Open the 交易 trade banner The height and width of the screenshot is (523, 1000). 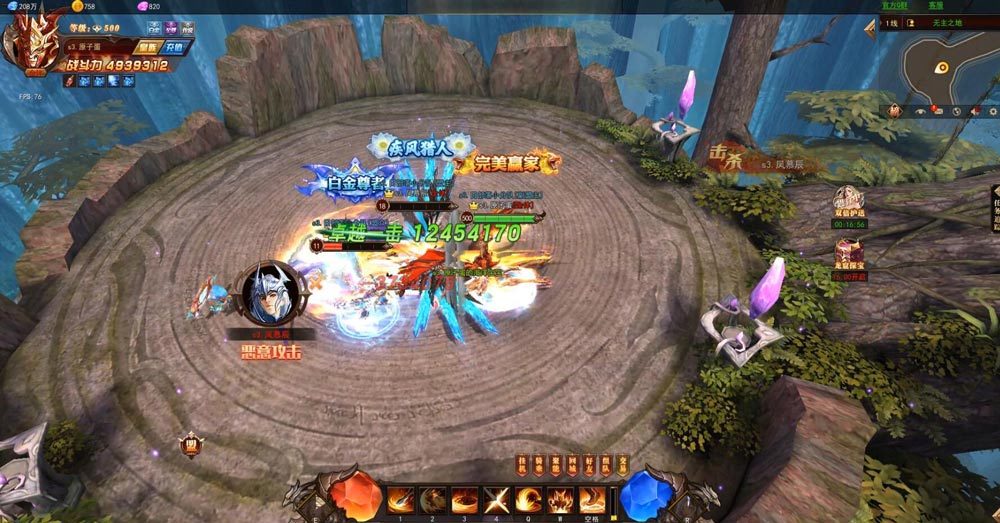coord(624,465)
